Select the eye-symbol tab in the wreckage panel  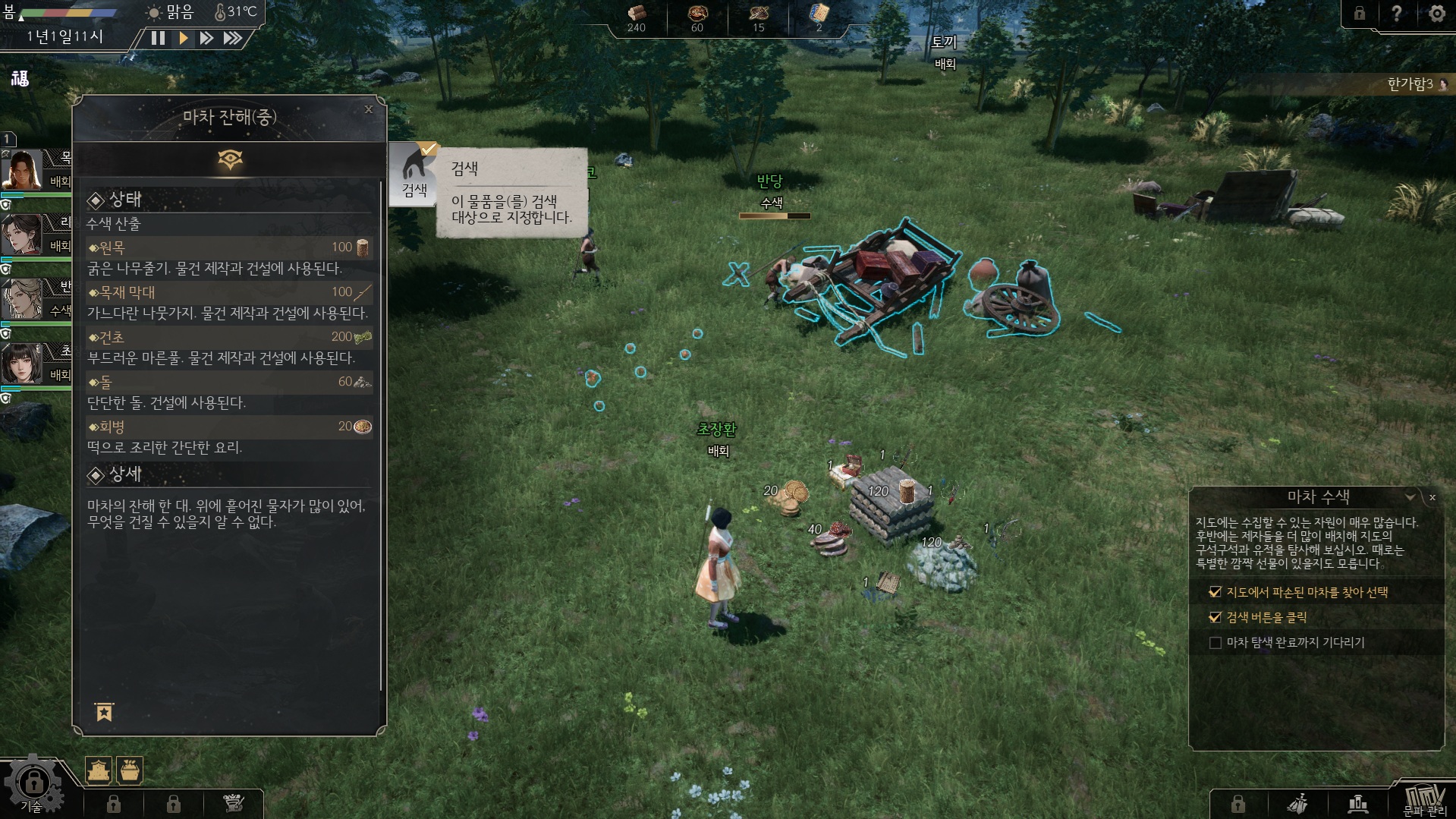tap(230, 160)
